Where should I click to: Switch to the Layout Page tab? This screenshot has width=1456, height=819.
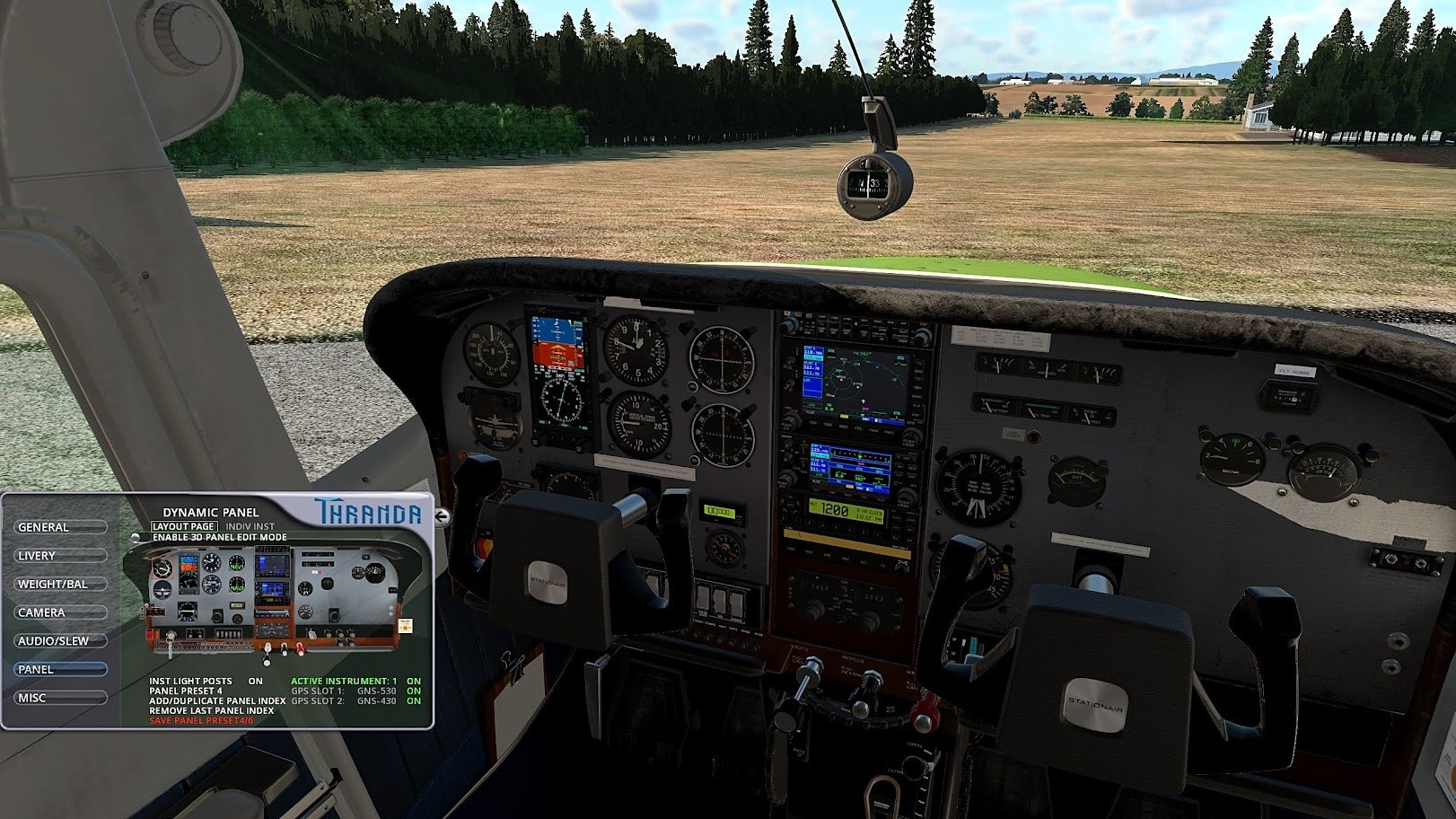[x=183, y=526]
